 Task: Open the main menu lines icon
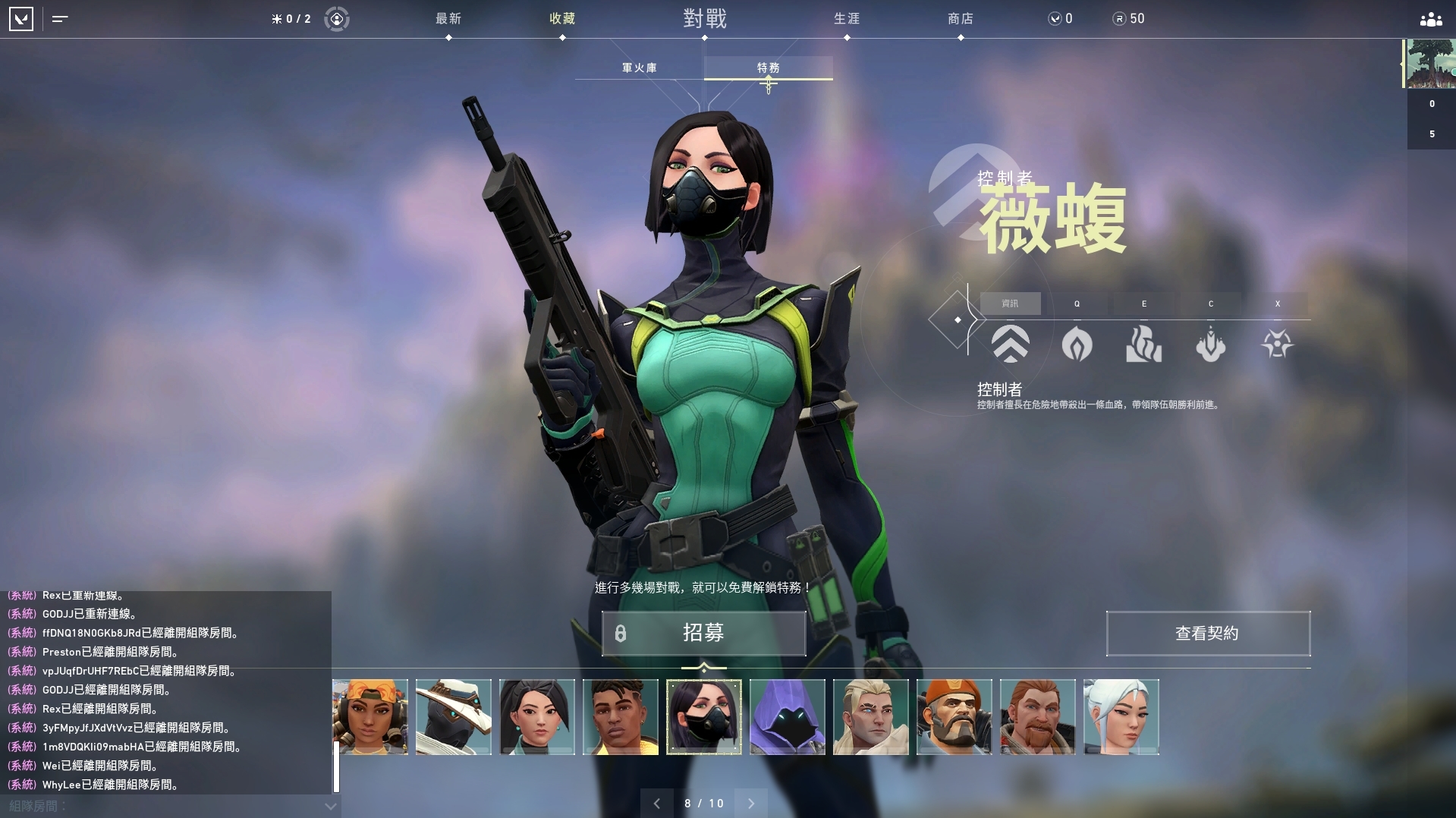tap(61, 19)
